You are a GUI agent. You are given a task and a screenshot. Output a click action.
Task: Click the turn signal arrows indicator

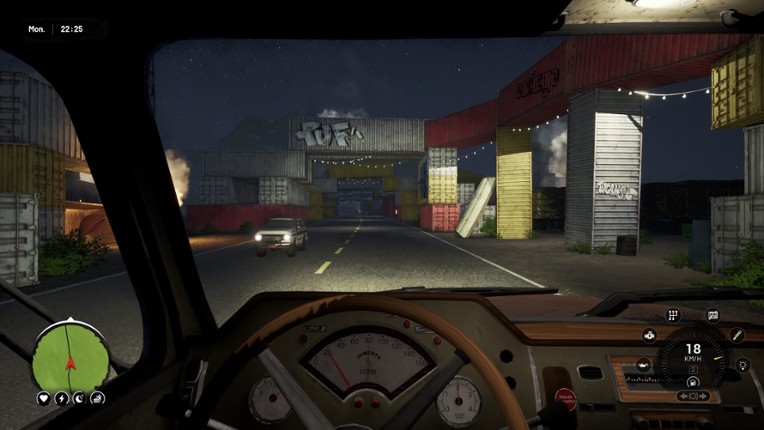692,396
